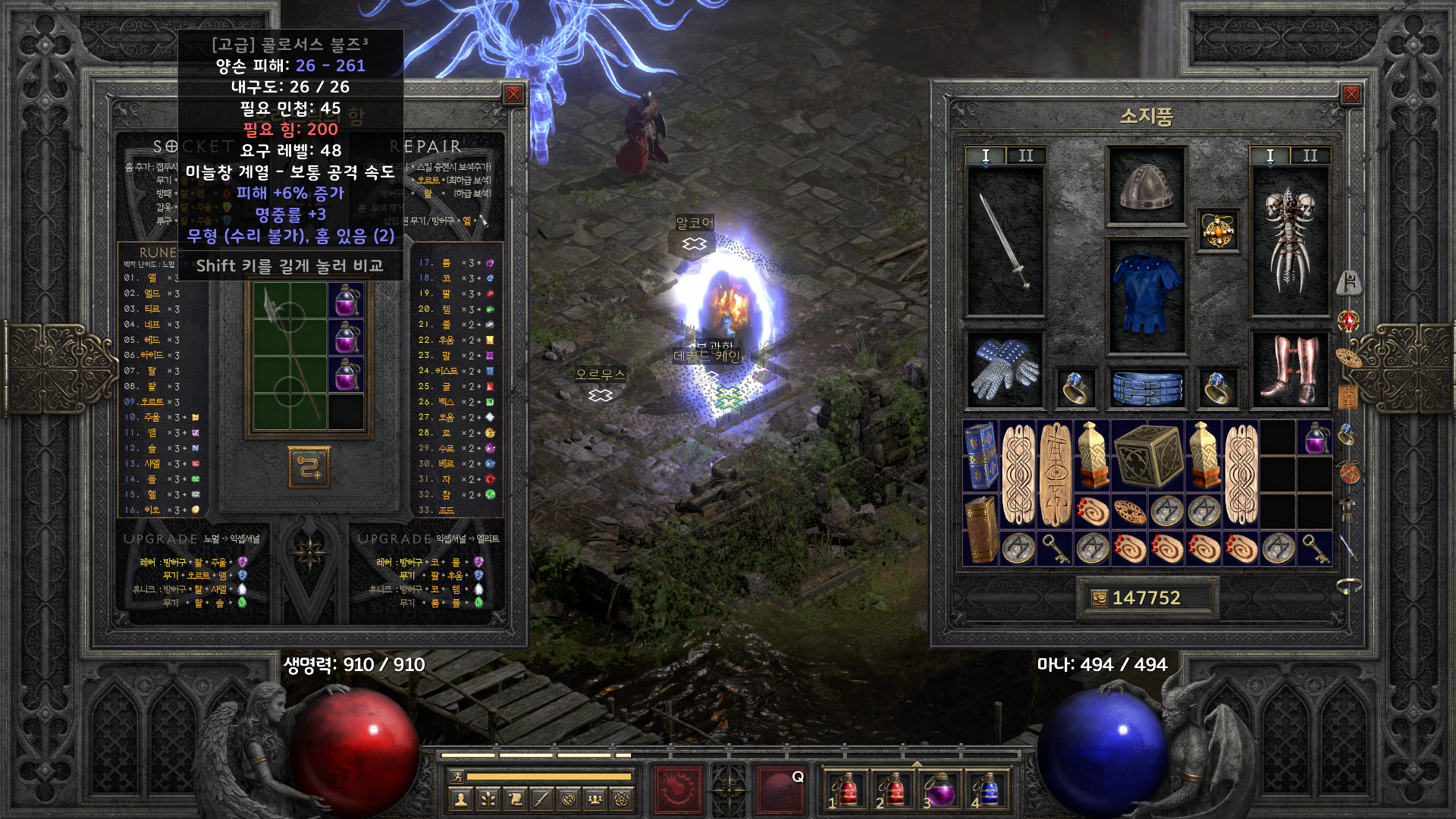Select the equipped helmet

pos(1146,186)
